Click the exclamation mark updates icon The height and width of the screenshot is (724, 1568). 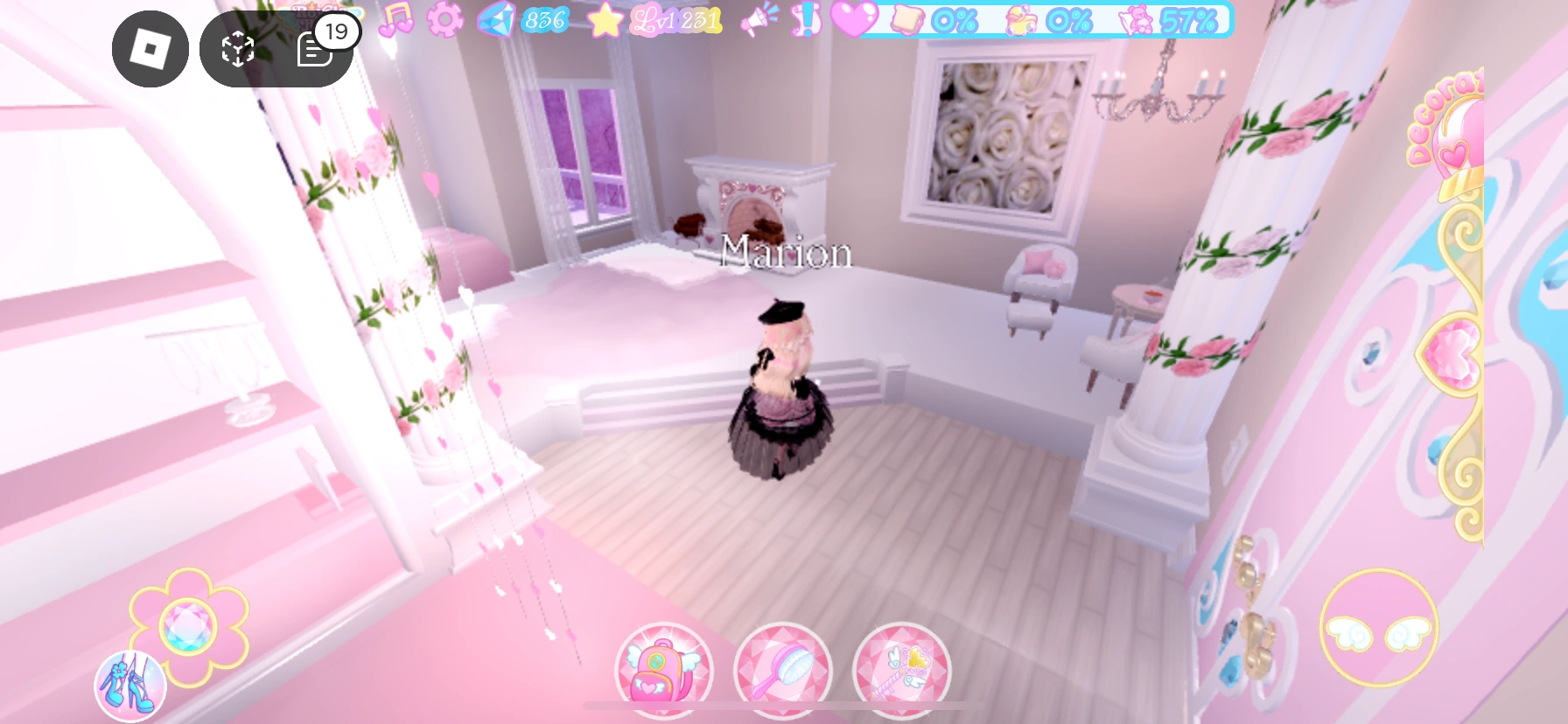(x=806, y=21)
